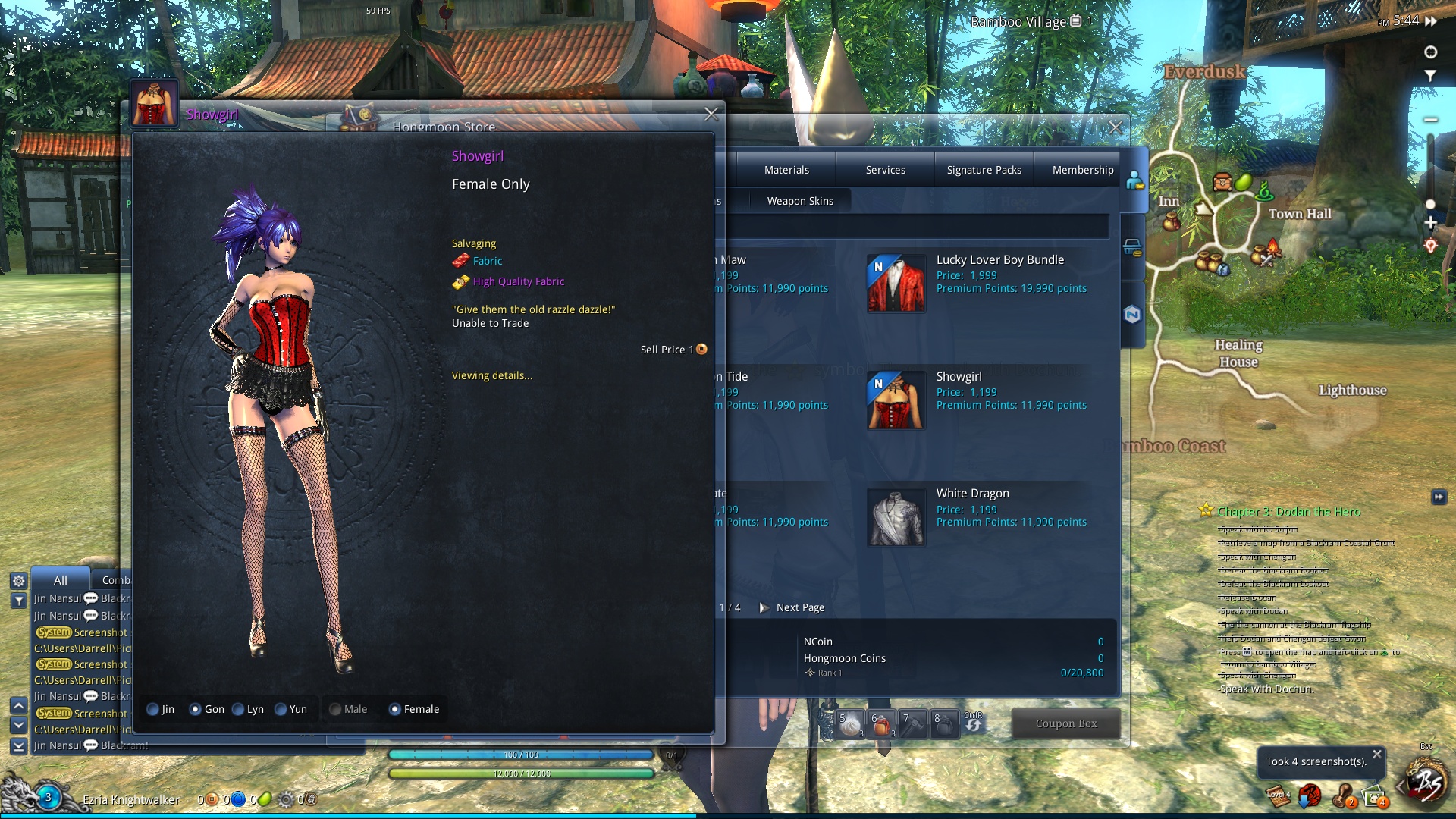Select the Female gender option
Image resolution: width=1456 pixels, height=819 pixels.
pyautogui.click(x=395, y=710)
